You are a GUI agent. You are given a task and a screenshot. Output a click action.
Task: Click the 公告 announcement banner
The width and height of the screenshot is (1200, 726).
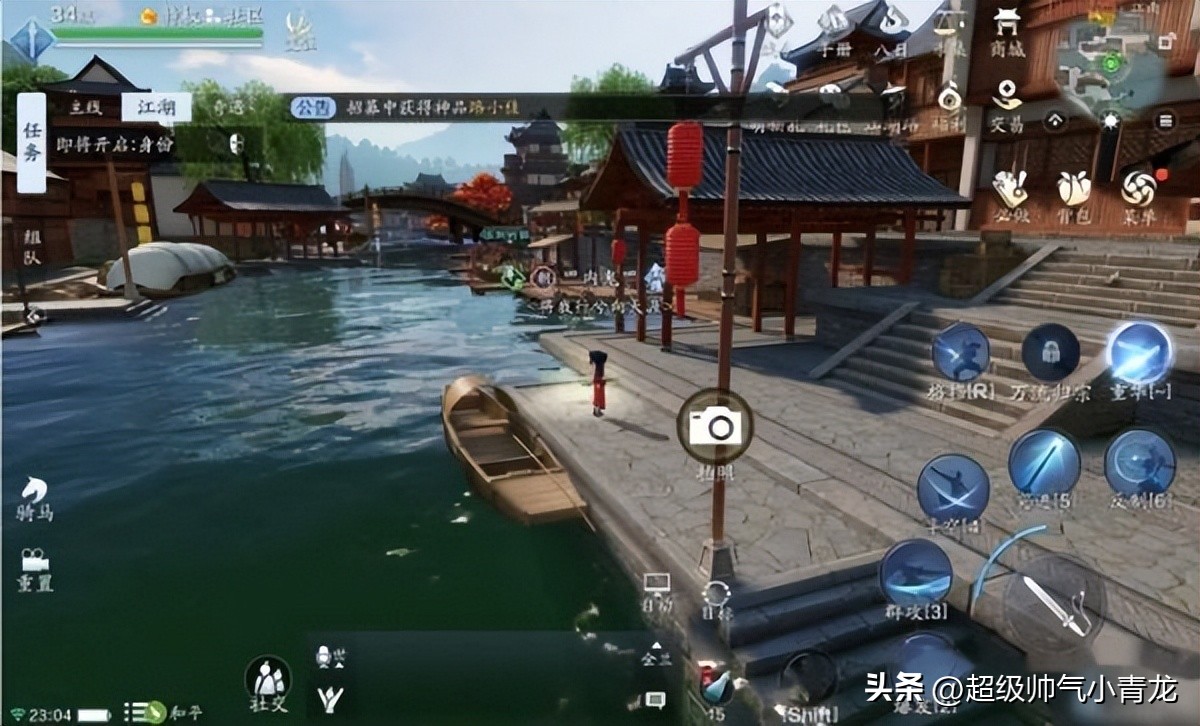pos(312,107)
